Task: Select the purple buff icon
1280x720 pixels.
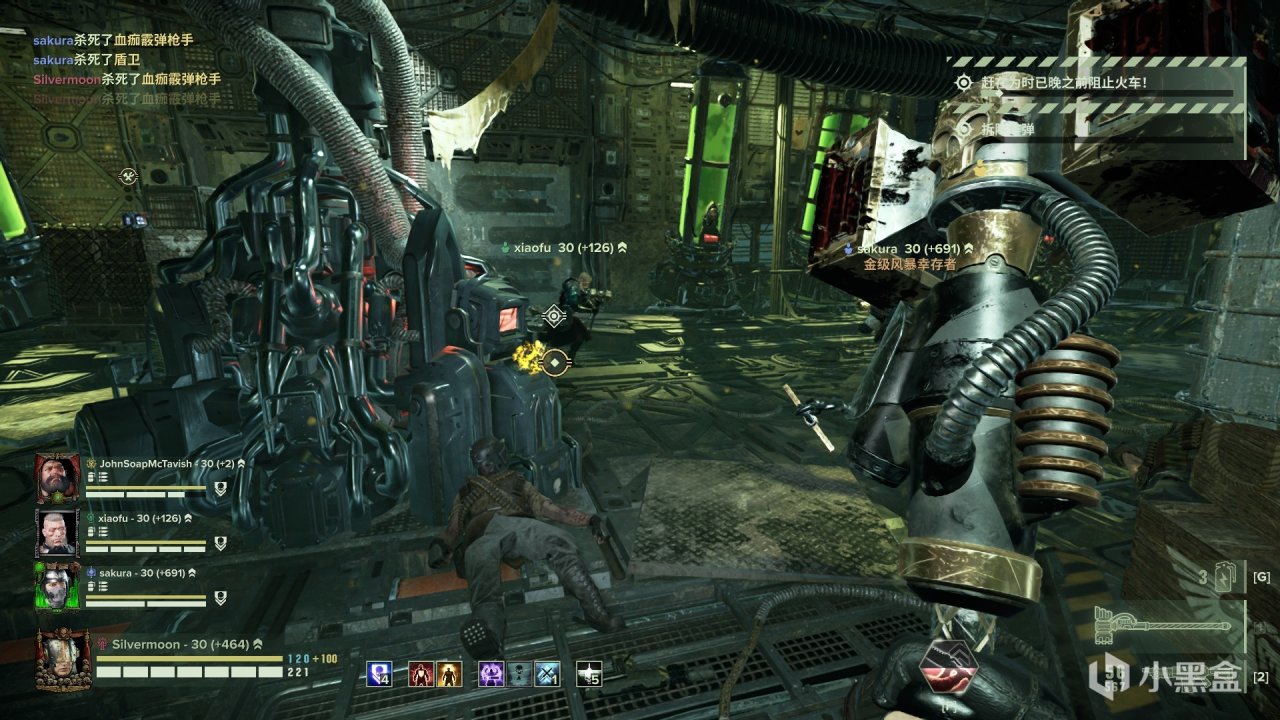Action: (x=491, y=674)
